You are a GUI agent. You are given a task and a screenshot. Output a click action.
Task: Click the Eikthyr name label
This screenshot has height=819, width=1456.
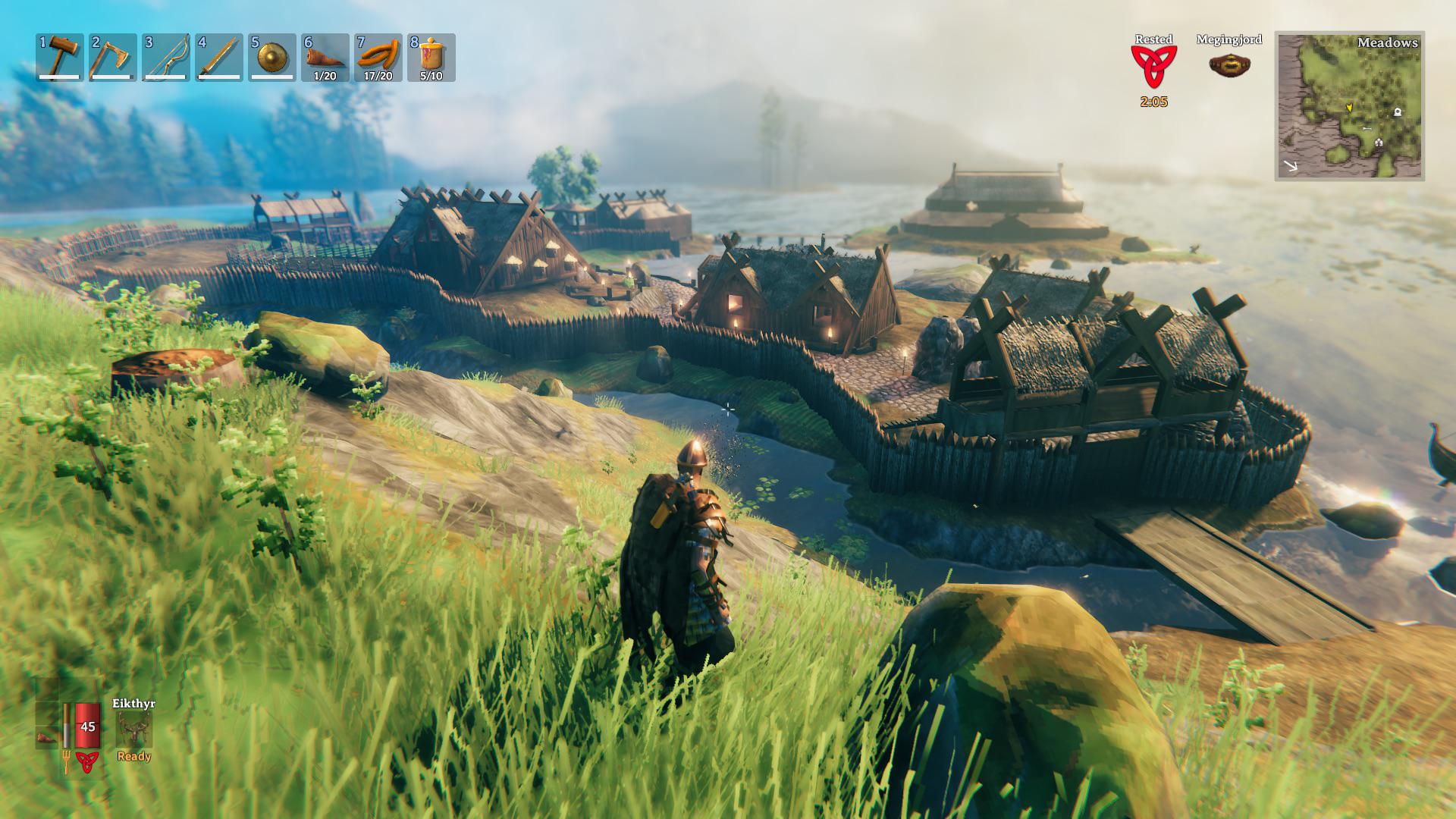click(x=134, y=704)
